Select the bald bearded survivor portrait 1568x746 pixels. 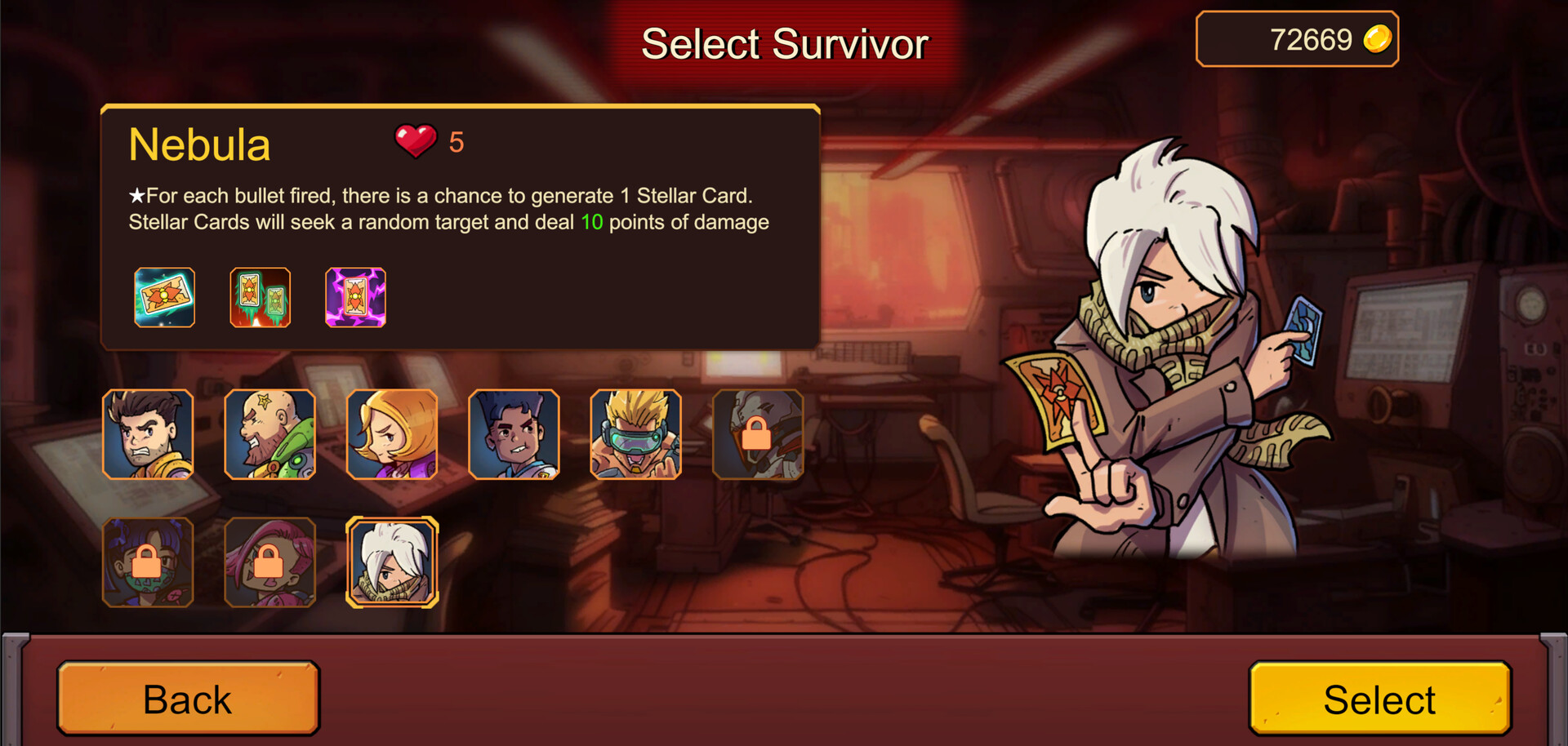(269, 436)
